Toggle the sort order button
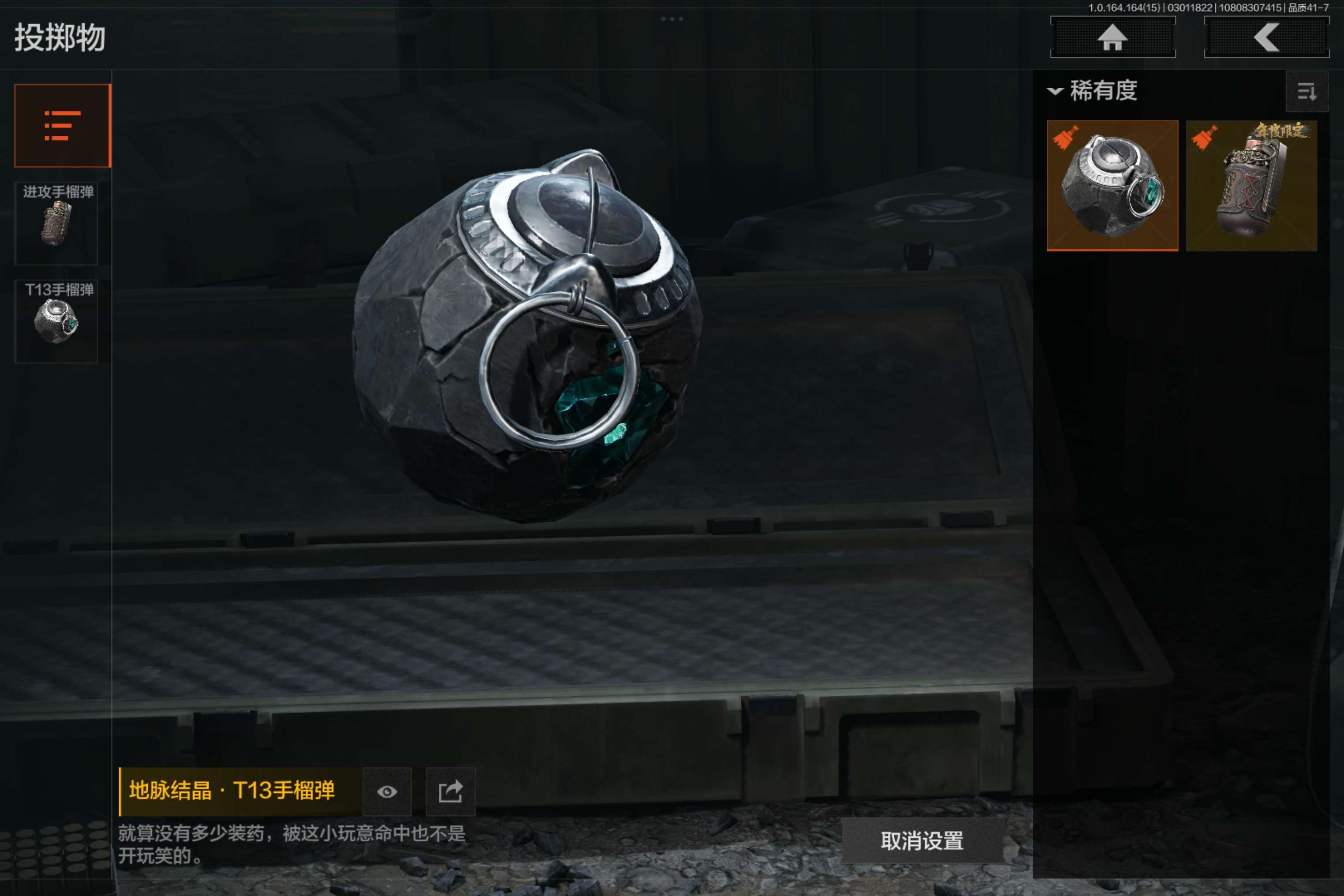1344x896 pixels. [x=1306, y=91]
